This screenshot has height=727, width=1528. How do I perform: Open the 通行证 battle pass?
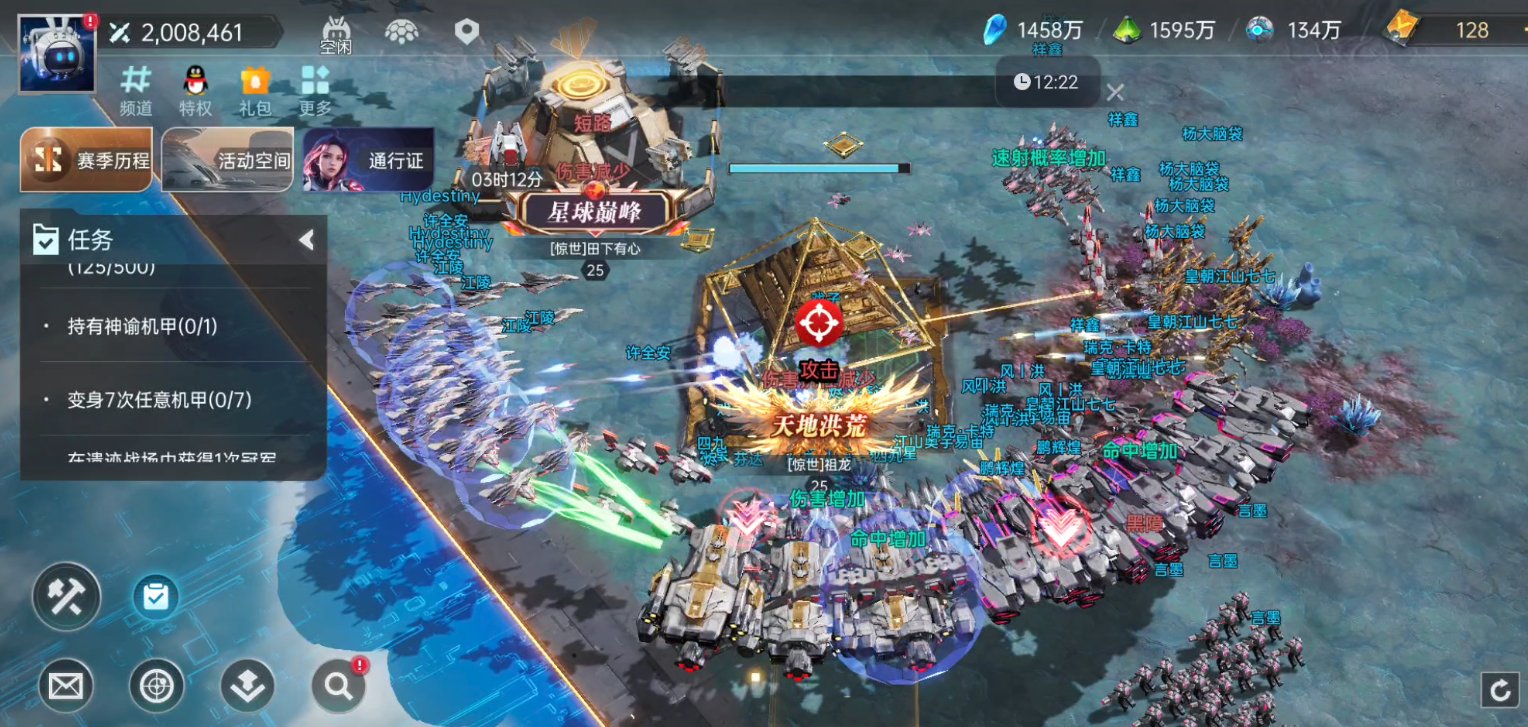click(368, 160)
